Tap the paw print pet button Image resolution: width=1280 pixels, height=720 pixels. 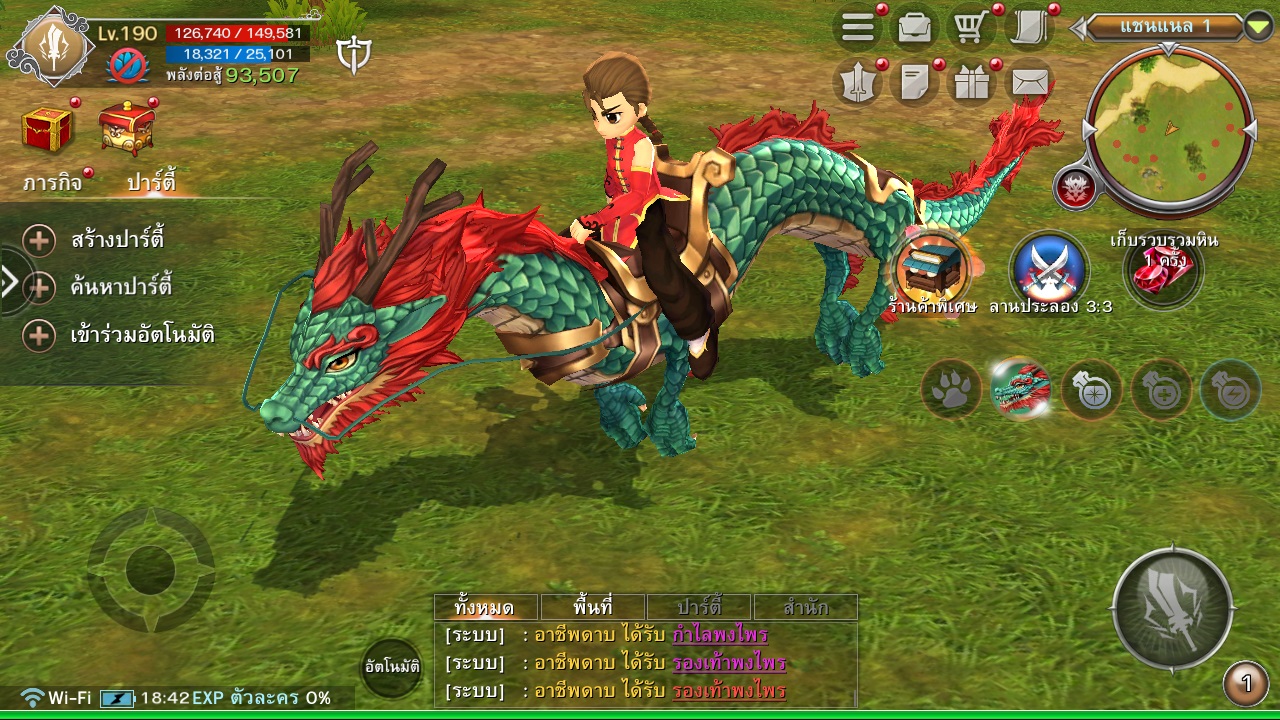click(x=950, y=389)
